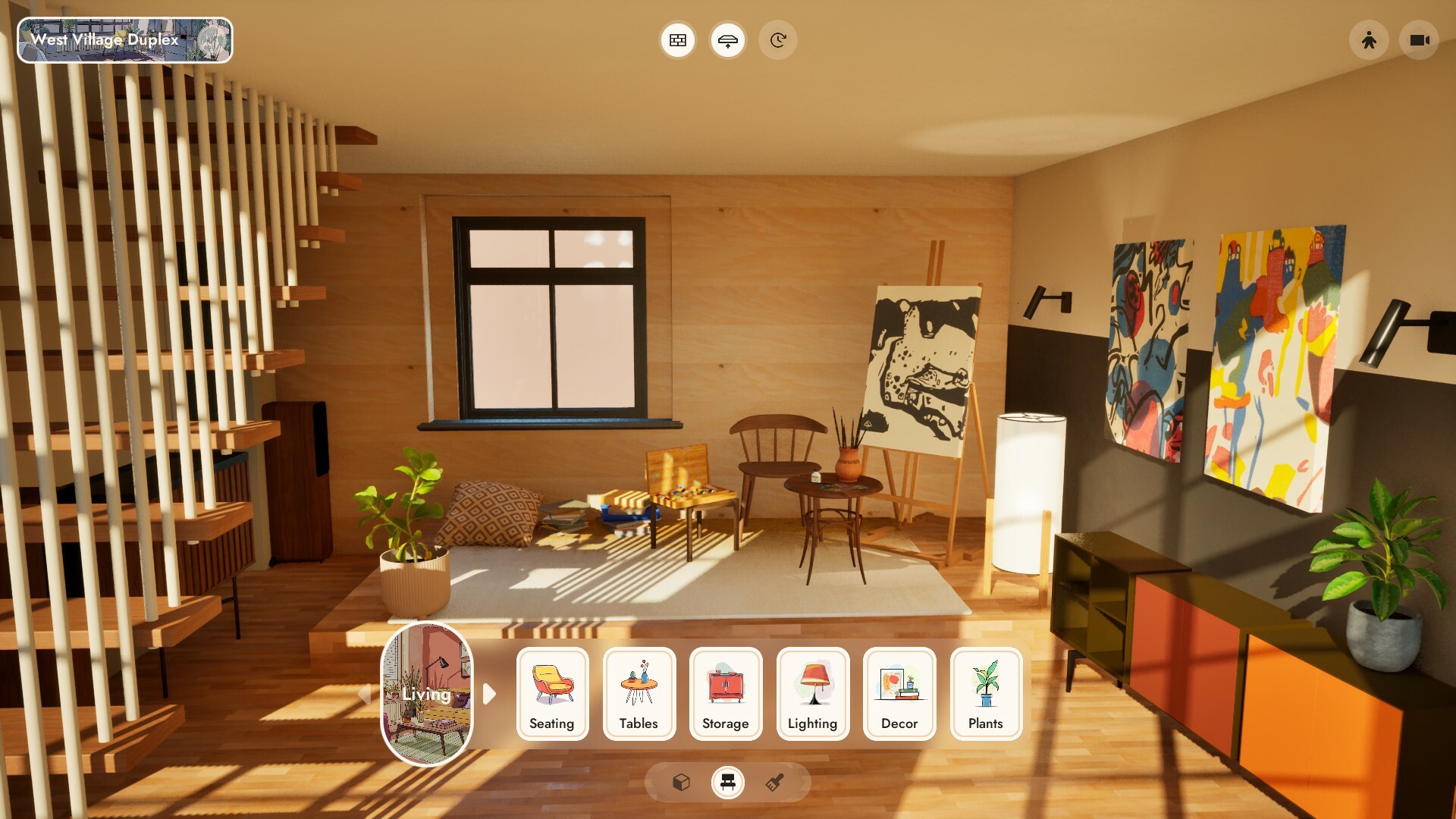
Task: Click the cube build-mode icon
Action: pos(680,783)
